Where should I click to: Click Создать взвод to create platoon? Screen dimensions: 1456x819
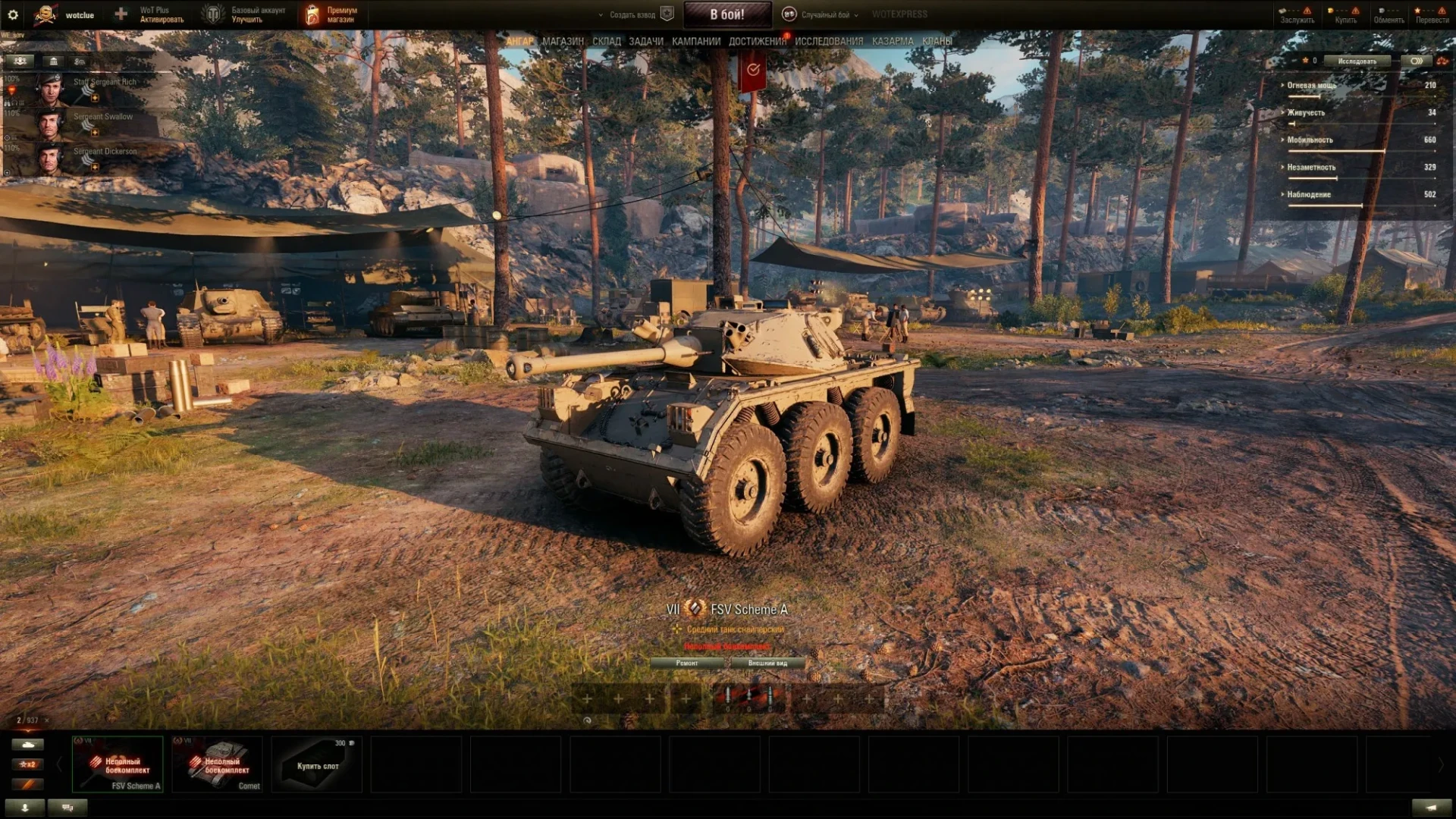(x=632, y=14)
